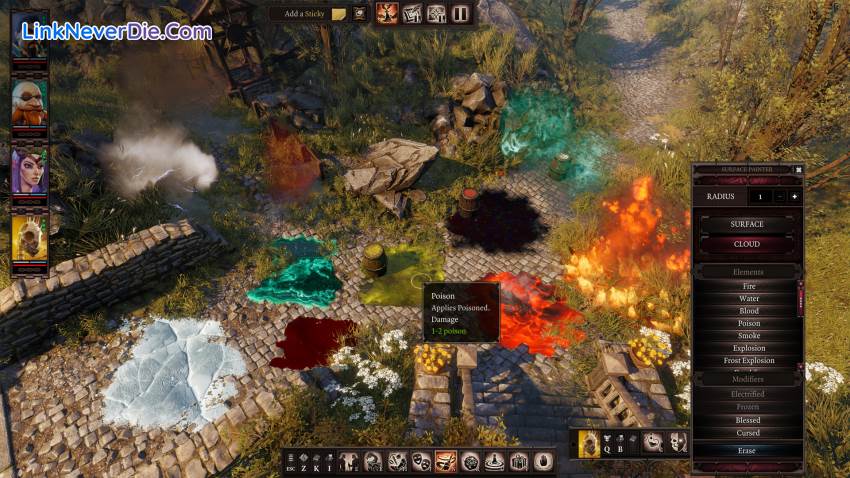Choose the Frost Explosion element
This screenshot has width=850, height=478.
click(748, 361)
